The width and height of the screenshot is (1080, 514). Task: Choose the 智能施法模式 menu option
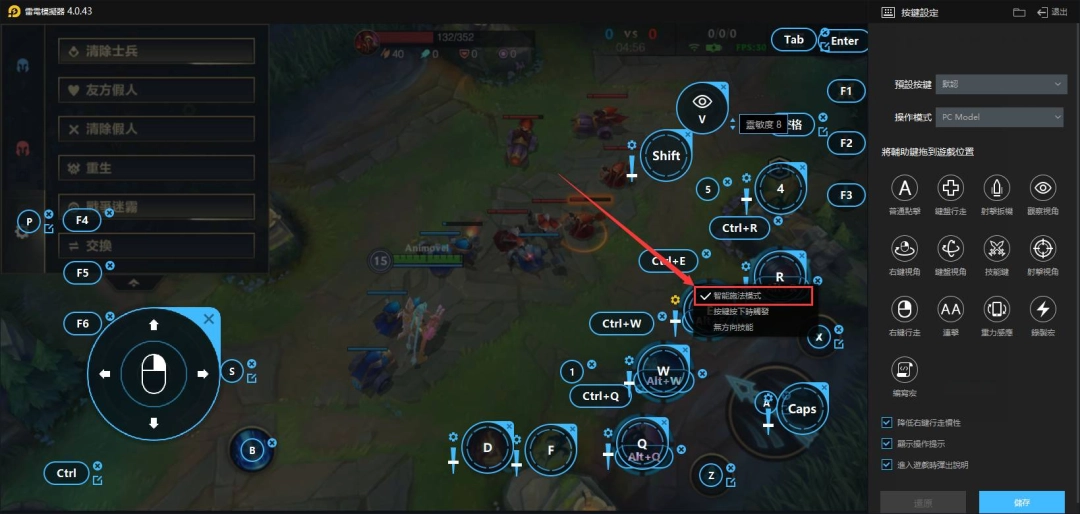point(754,296)
